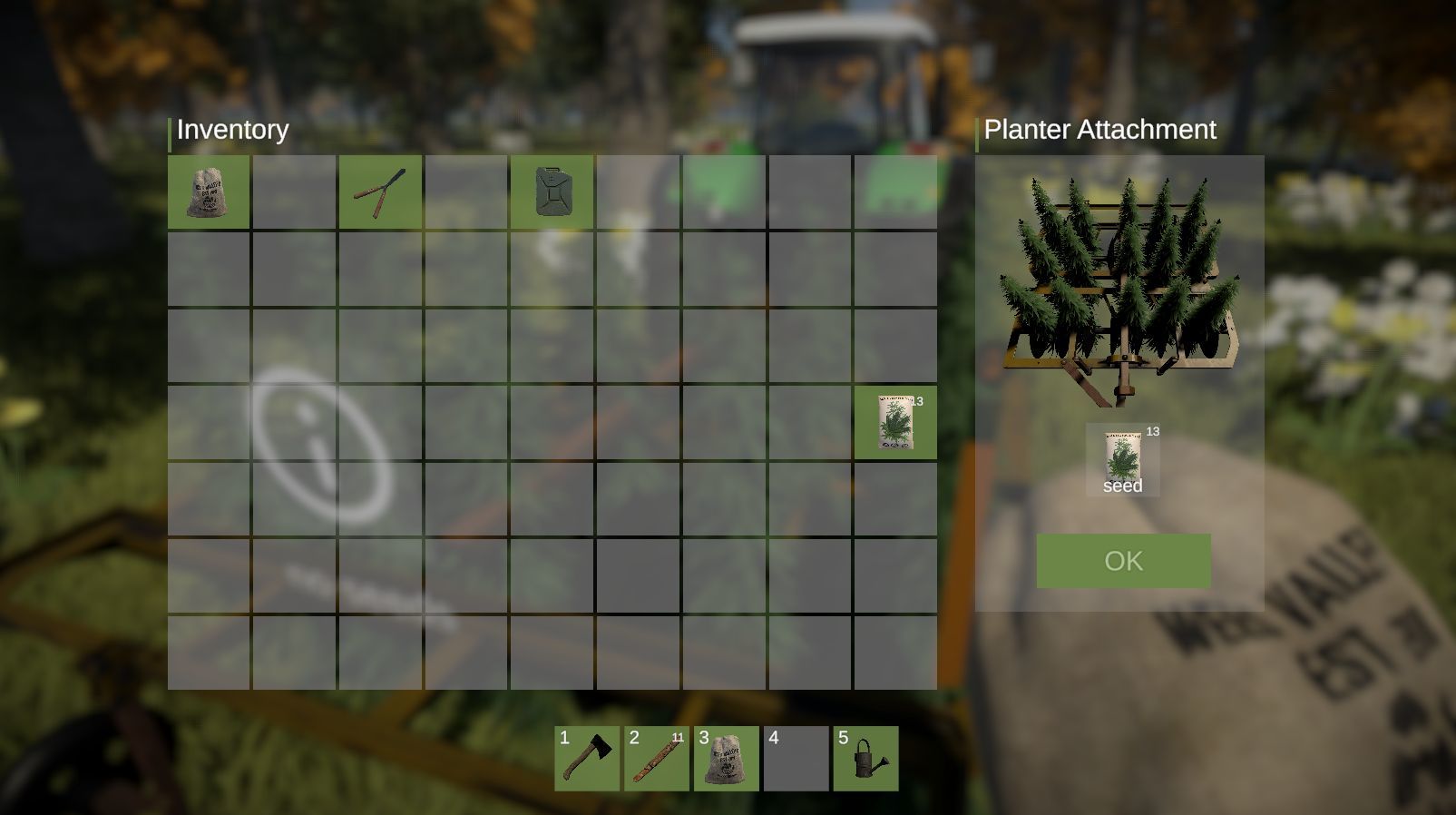Click the empty slot beside the seed bag
The image size is (1456, 815).
tap(294, 193)
